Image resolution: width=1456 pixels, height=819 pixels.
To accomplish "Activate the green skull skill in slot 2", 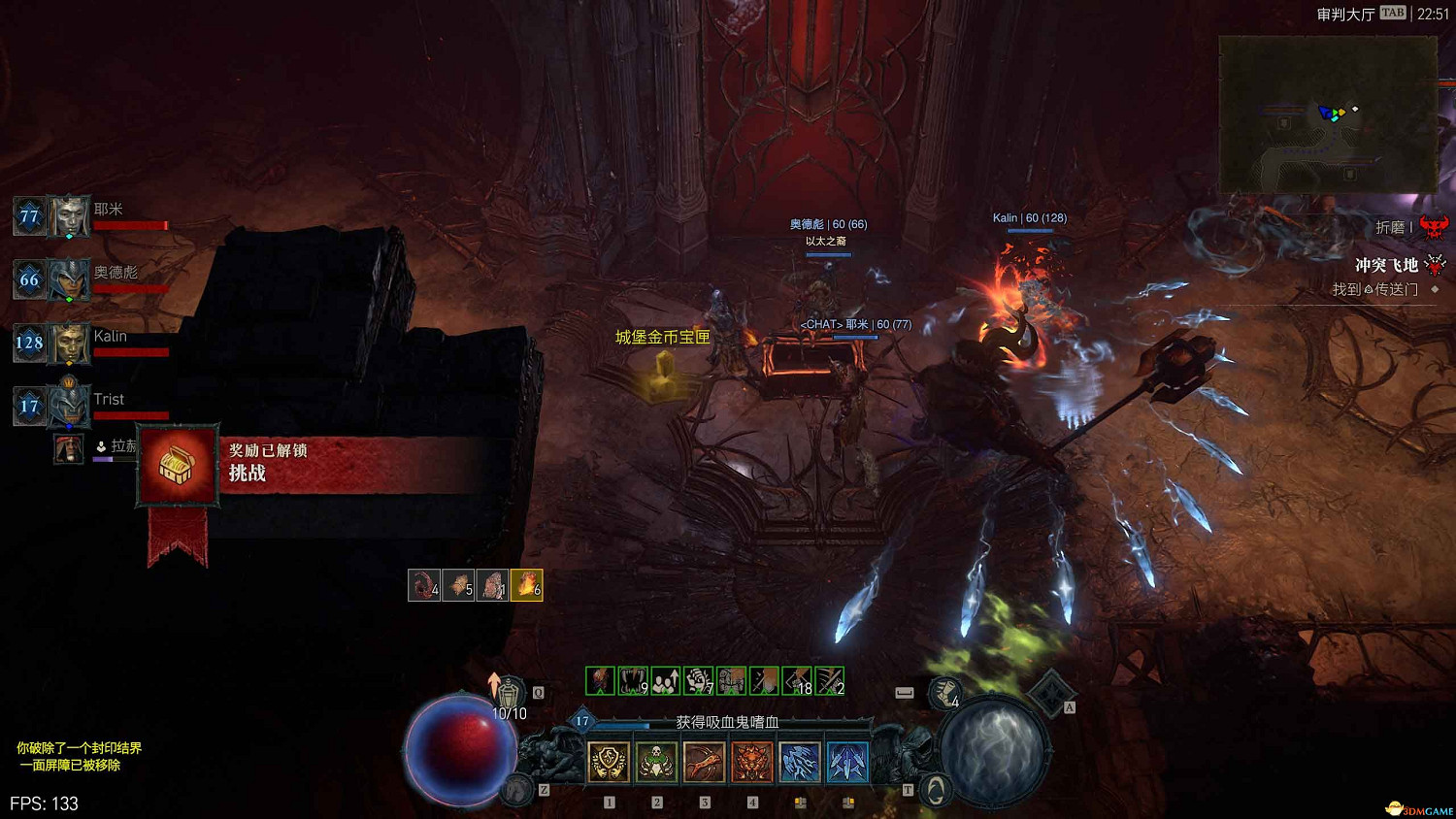I will tap(656, 763).
